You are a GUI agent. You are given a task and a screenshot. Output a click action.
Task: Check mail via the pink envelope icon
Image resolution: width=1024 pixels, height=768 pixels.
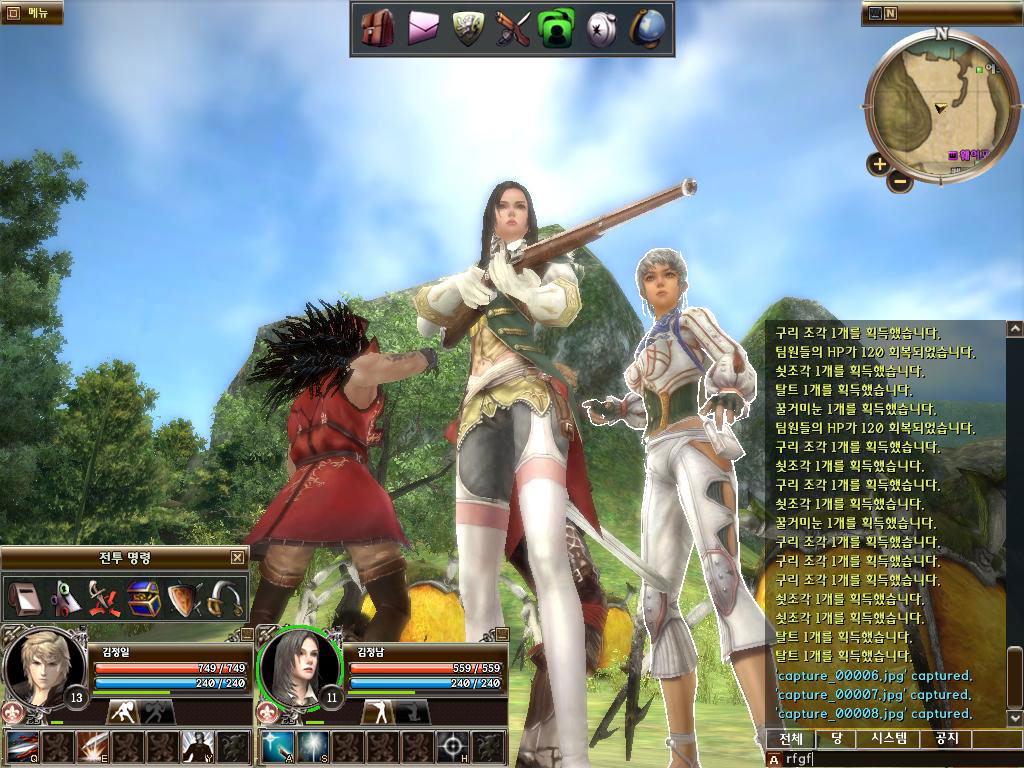(x=424, y=30)
